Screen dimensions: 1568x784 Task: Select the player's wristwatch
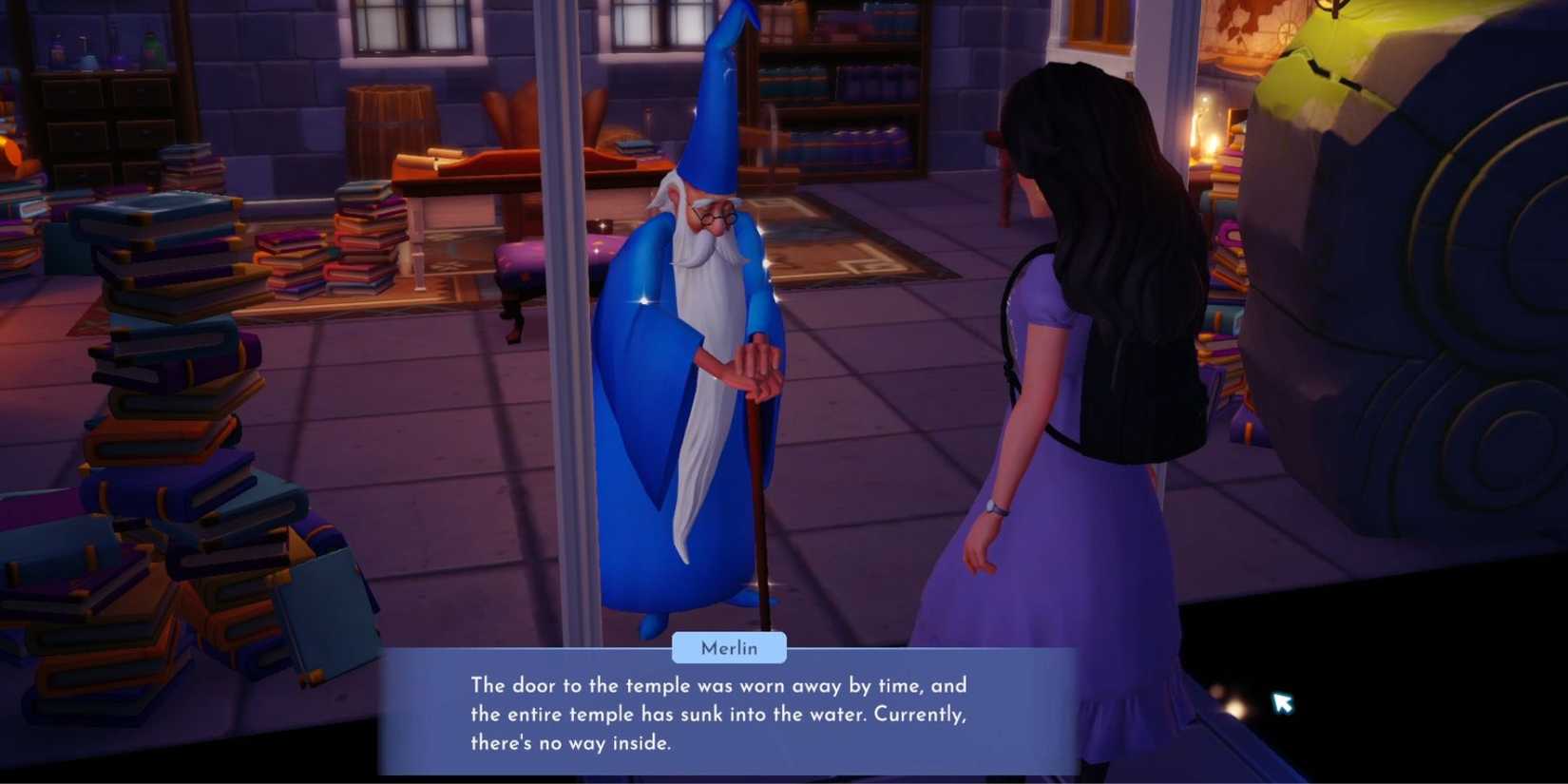(994, 509)
